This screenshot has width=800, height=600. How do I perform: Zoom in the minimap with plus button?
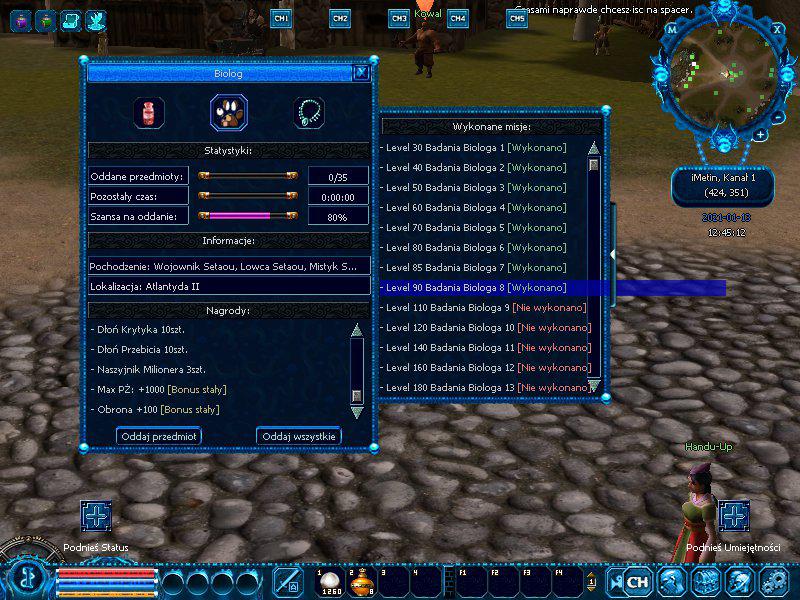761,134
